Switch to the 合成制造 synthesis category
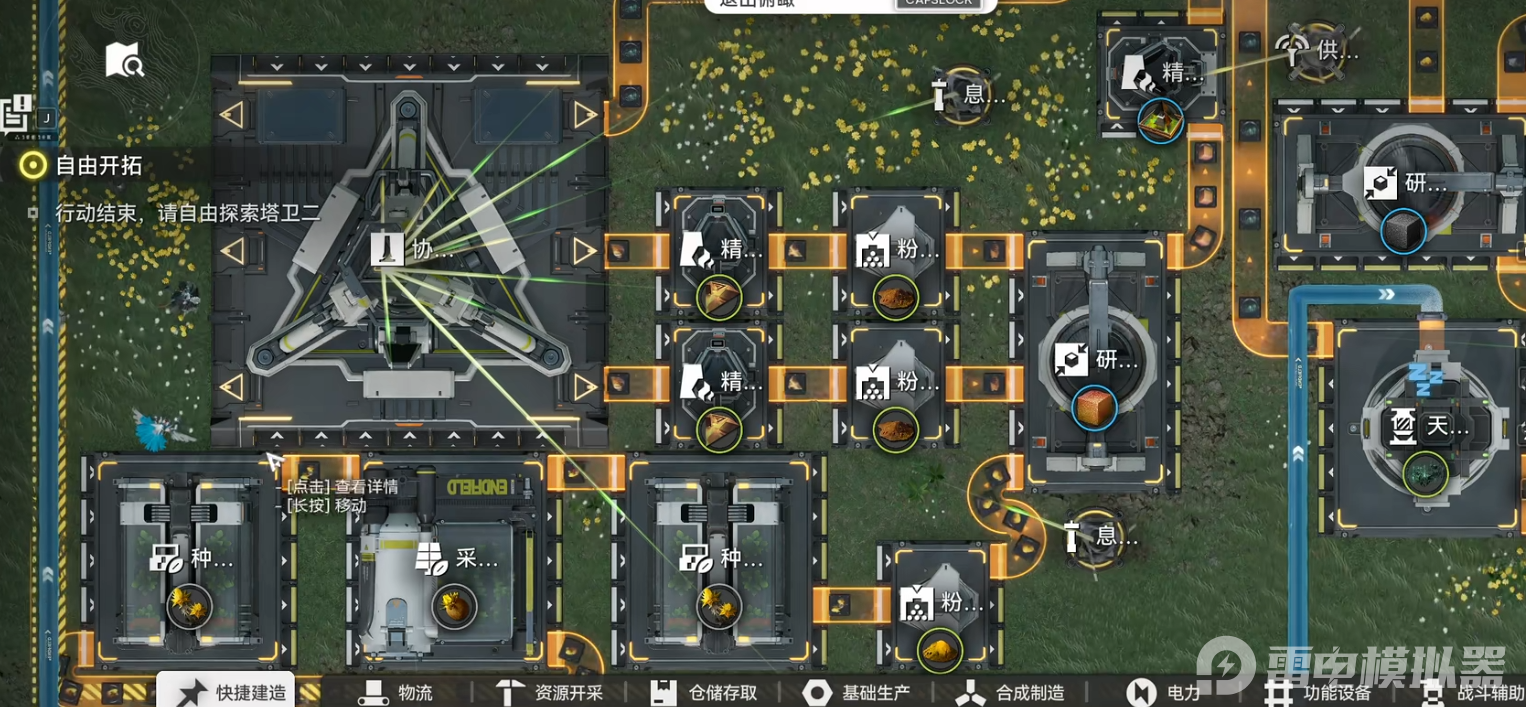This screenshot has height=707, width=1526. pos(1010,691)
